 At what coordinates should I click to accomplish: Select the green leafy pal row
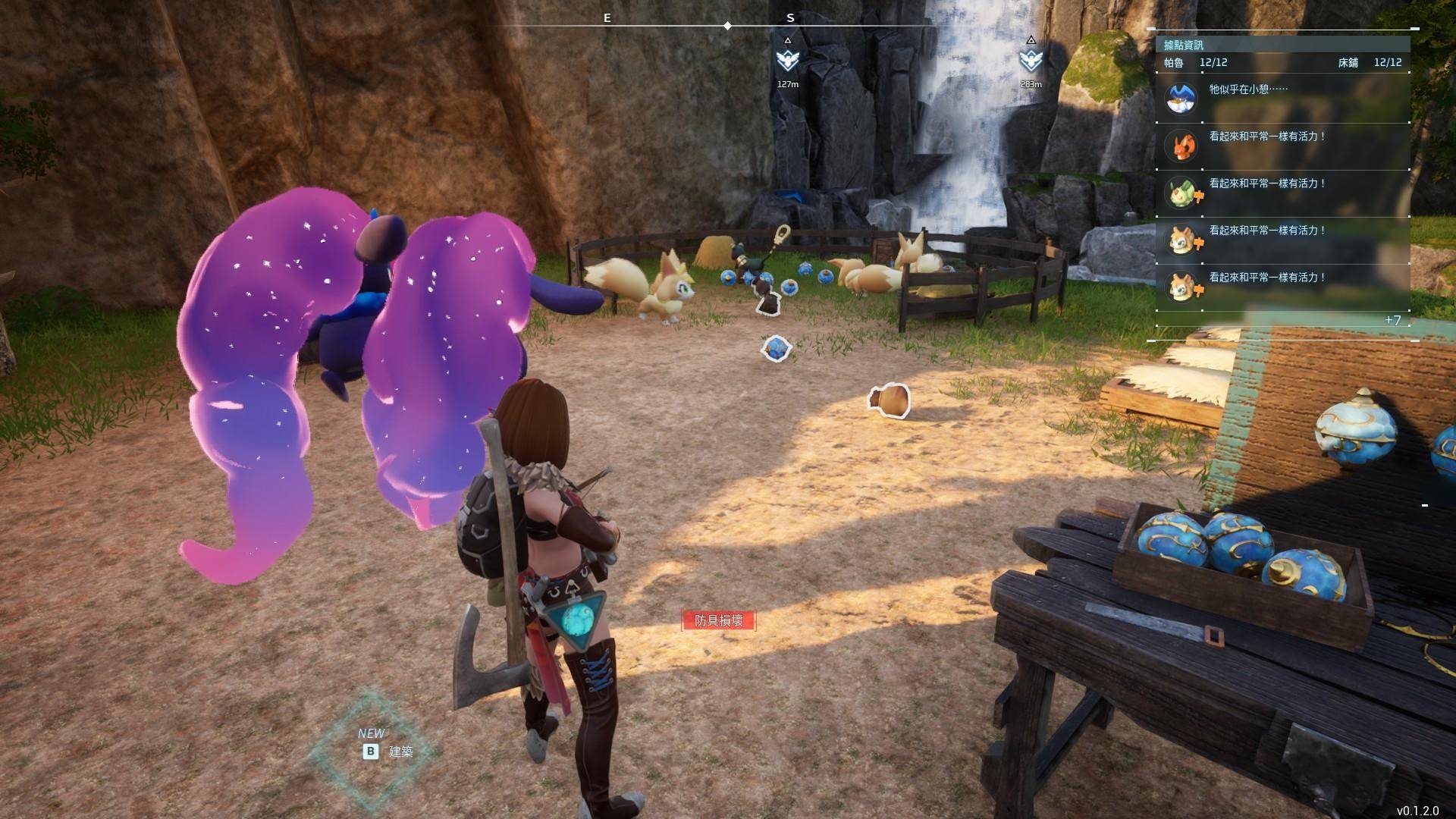[1282, 193]
